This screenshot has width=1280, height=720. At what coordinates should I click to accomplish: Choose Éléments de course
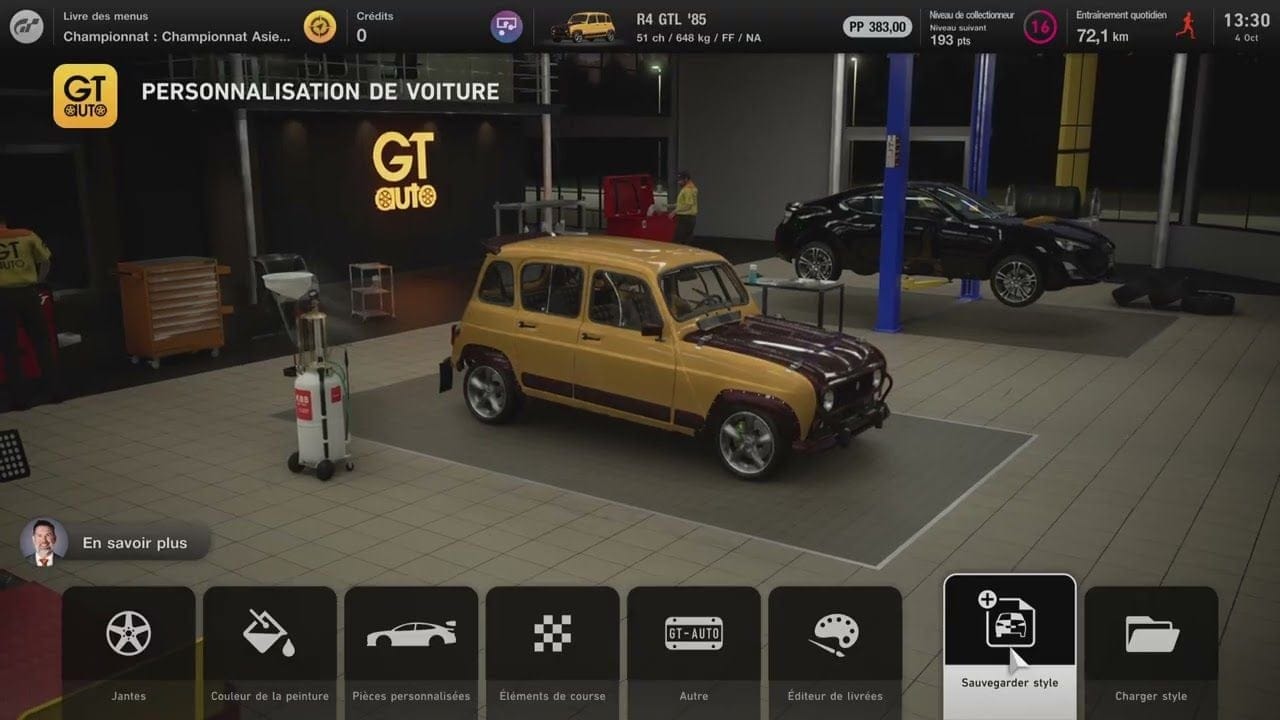click(x=552, y=650)
